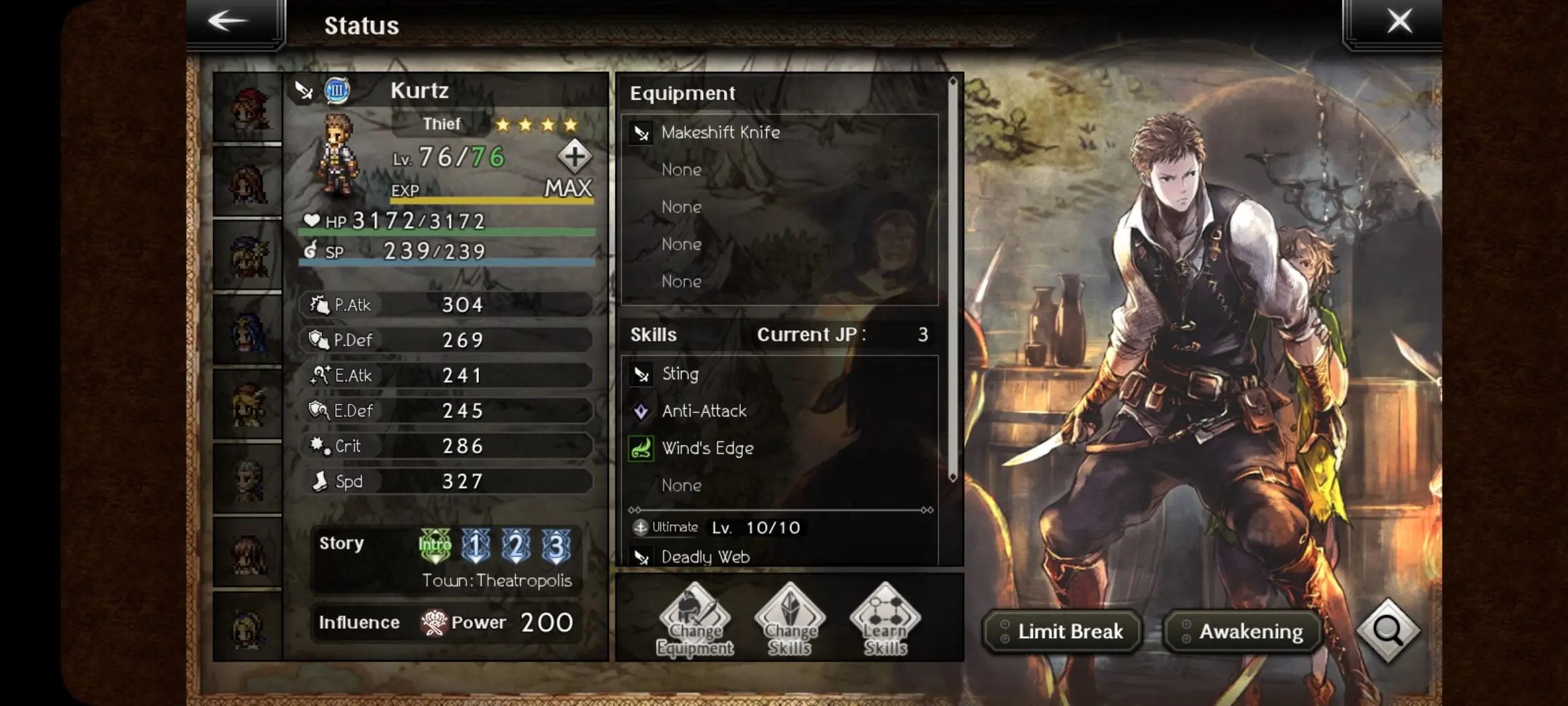Go back with the arrow button
This screenshot has height=706, width=1568.
pyautogui.click(x=229, y=22)
